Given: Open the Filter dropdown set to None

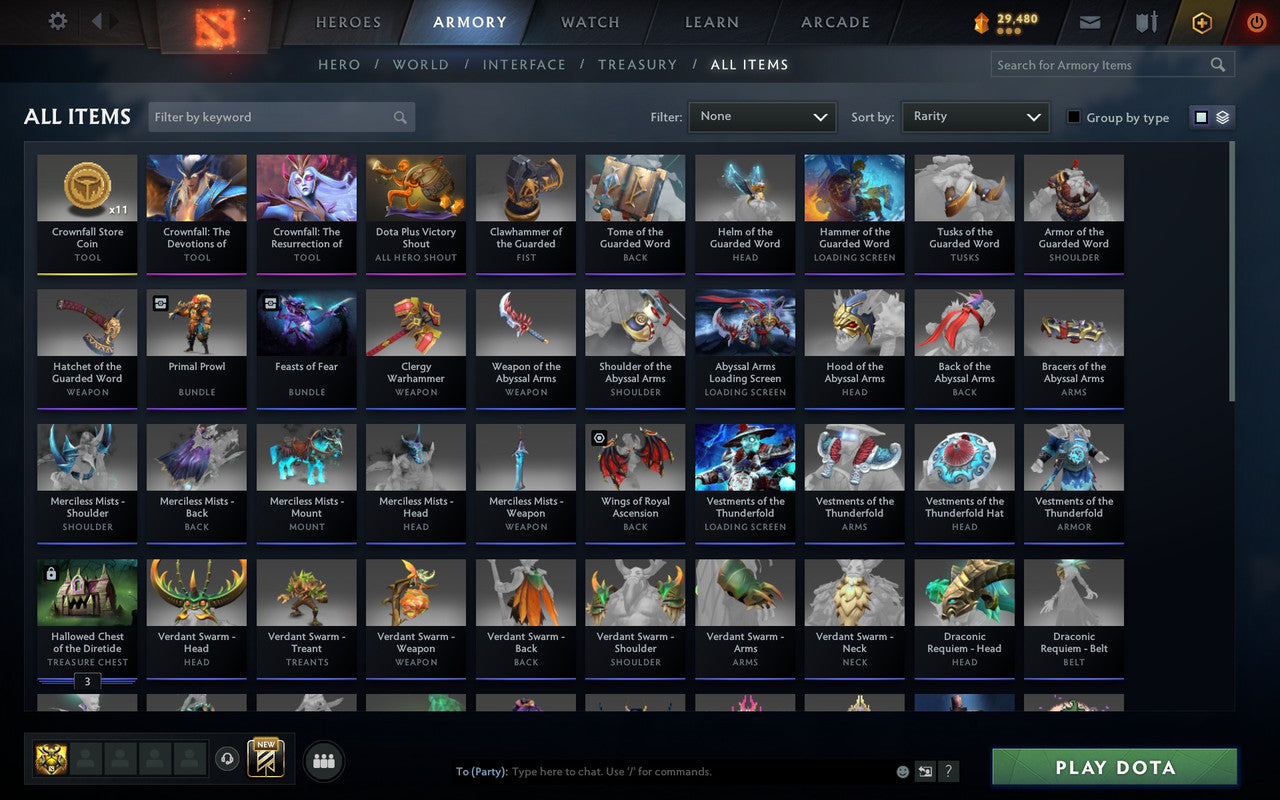Looking at the screenshot, I should click(762, 116).
